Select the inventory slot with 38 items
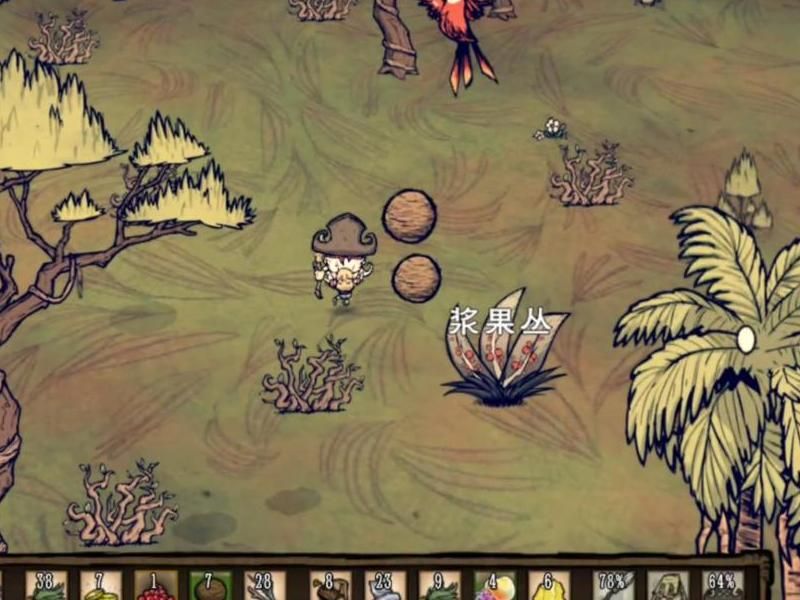Image resolution: width=800 pixels, height=600 pixels. [46, 586]
